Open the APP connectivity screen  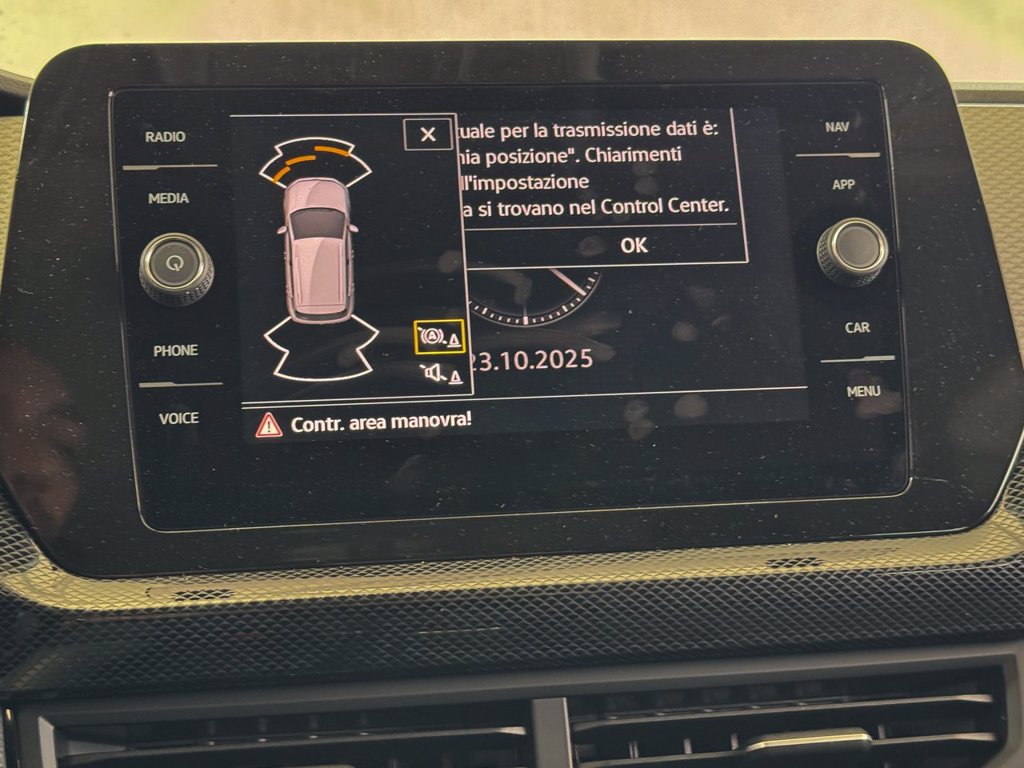coord(843,185)
